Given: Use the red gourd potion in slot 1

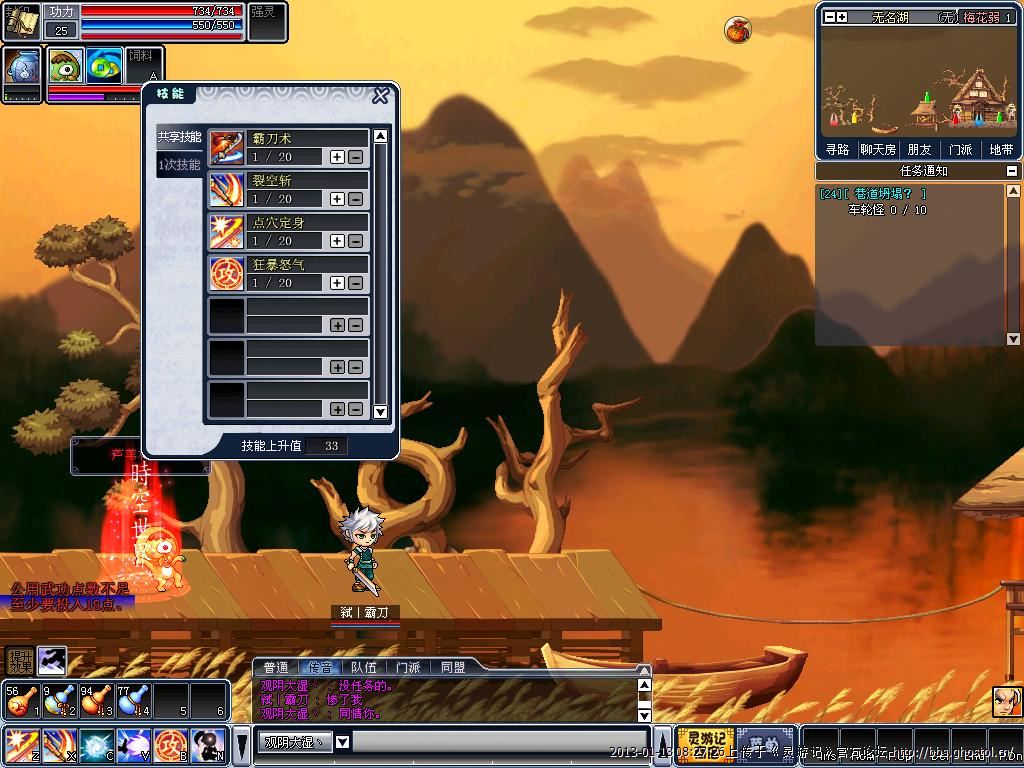Looking at the screenshot, I should pyautogui.click(x=20, y=700).
